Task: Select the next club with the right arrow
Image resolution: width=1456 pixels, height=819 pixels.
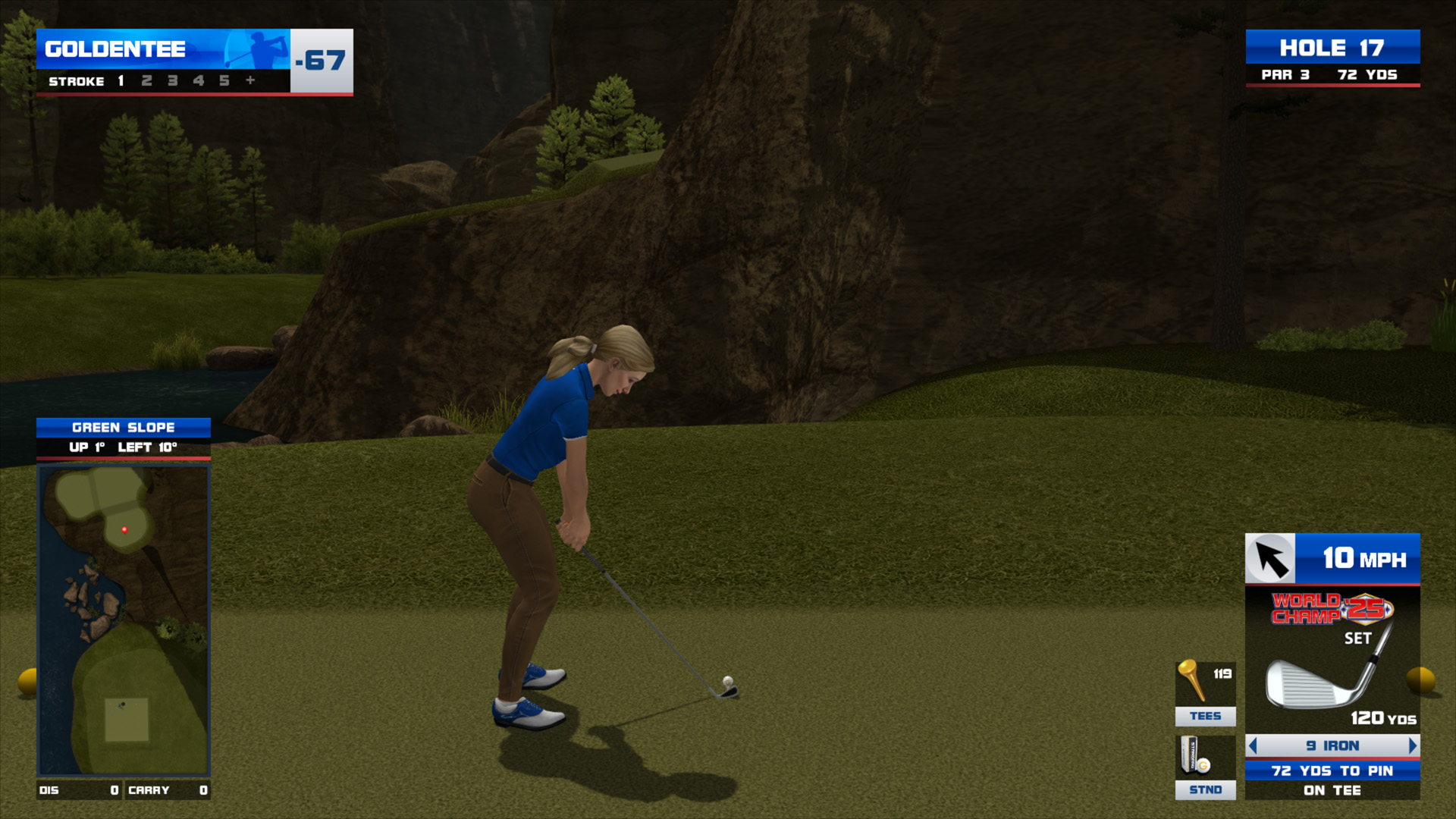Action: [1412, 745]
